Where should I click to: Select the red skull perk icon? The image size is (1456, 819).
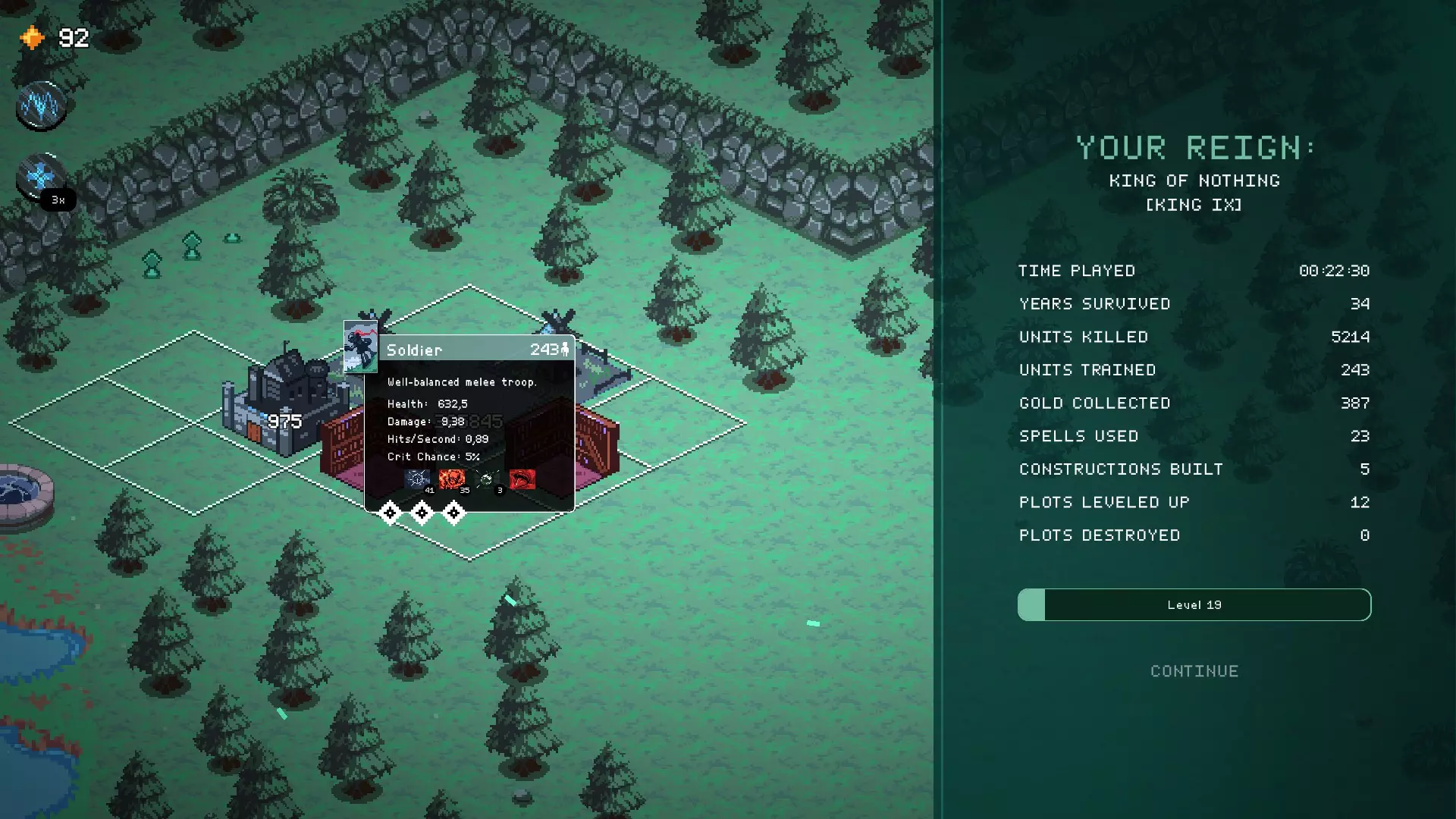(452, 479)
